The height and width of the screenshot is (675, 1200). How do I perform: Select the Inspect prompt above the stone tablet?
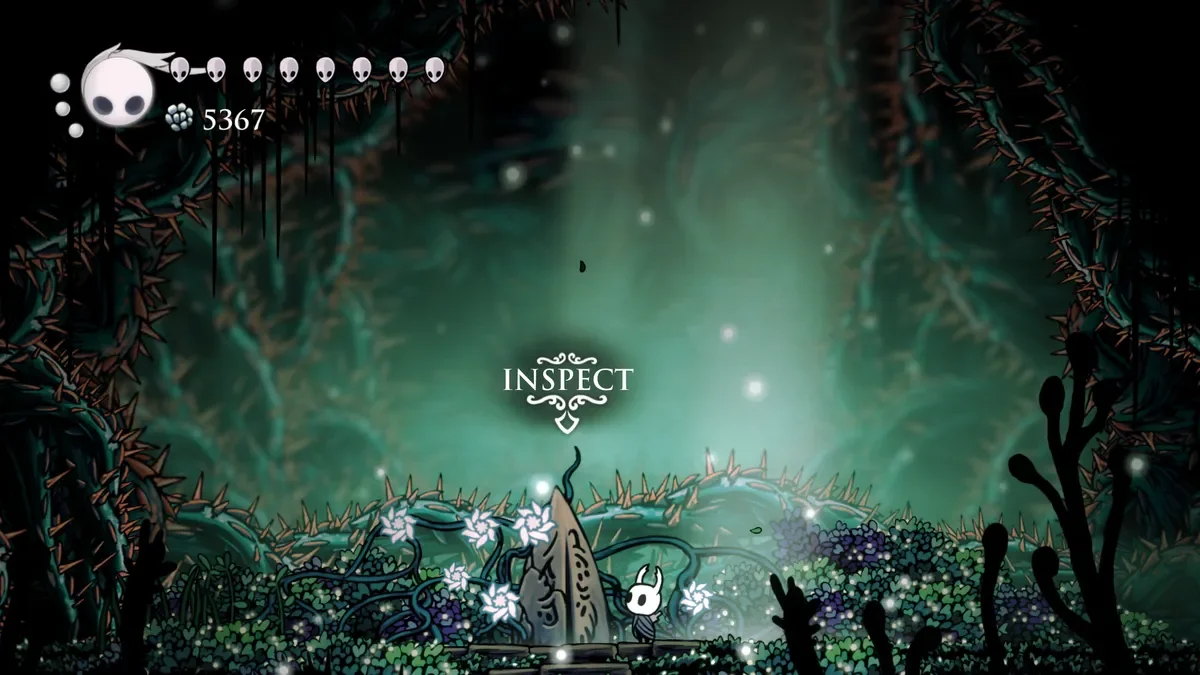click(567, 381)
